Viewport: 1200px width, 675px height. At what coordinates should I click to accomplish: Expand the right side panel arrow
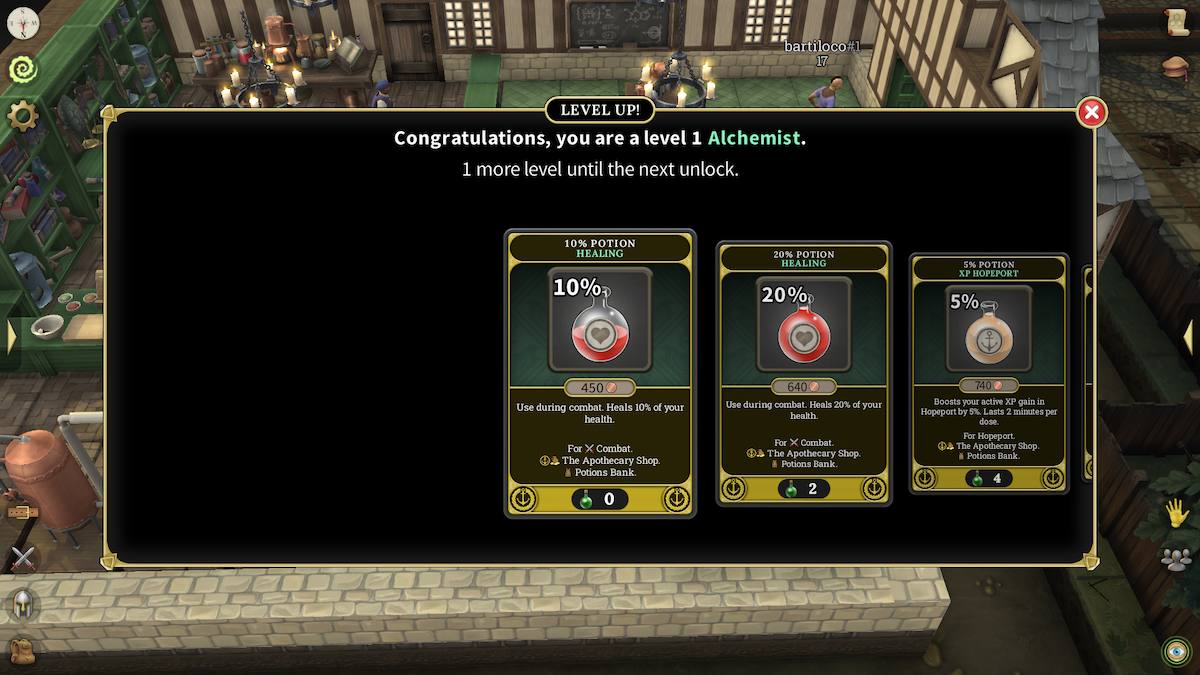click(1189, 336)
